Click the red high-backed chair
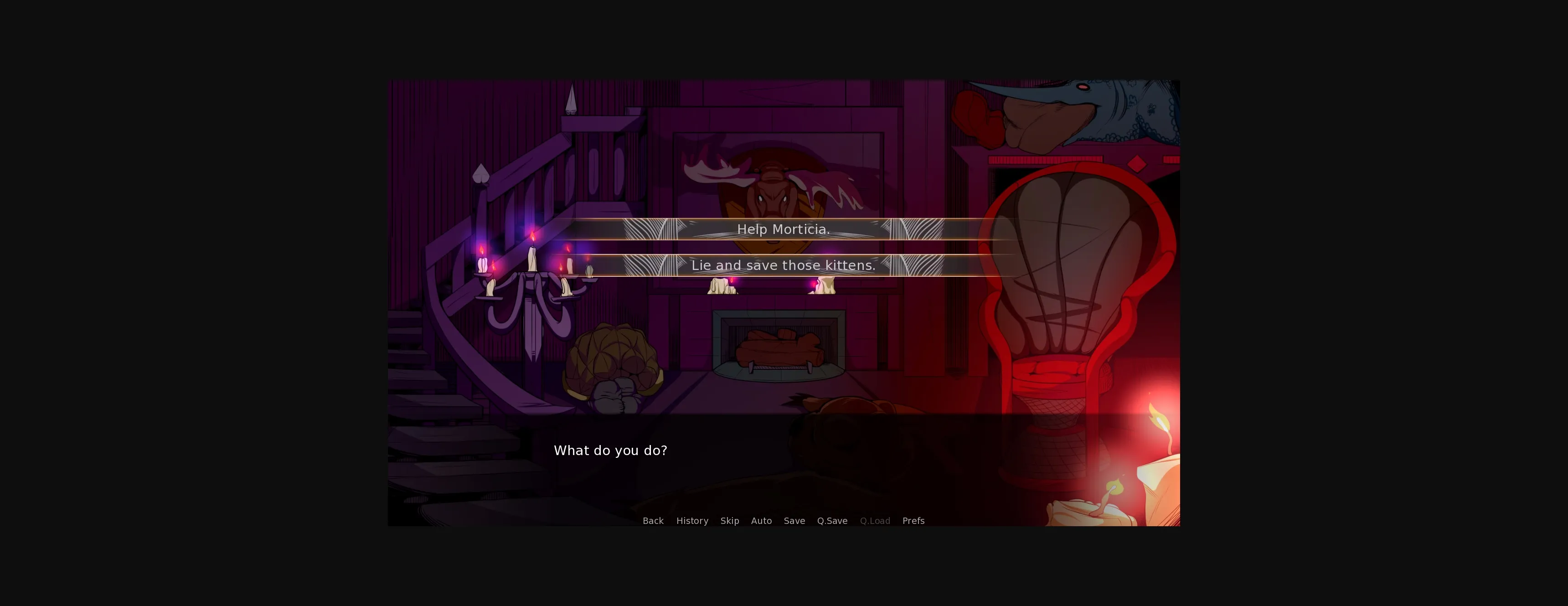 1078,292
